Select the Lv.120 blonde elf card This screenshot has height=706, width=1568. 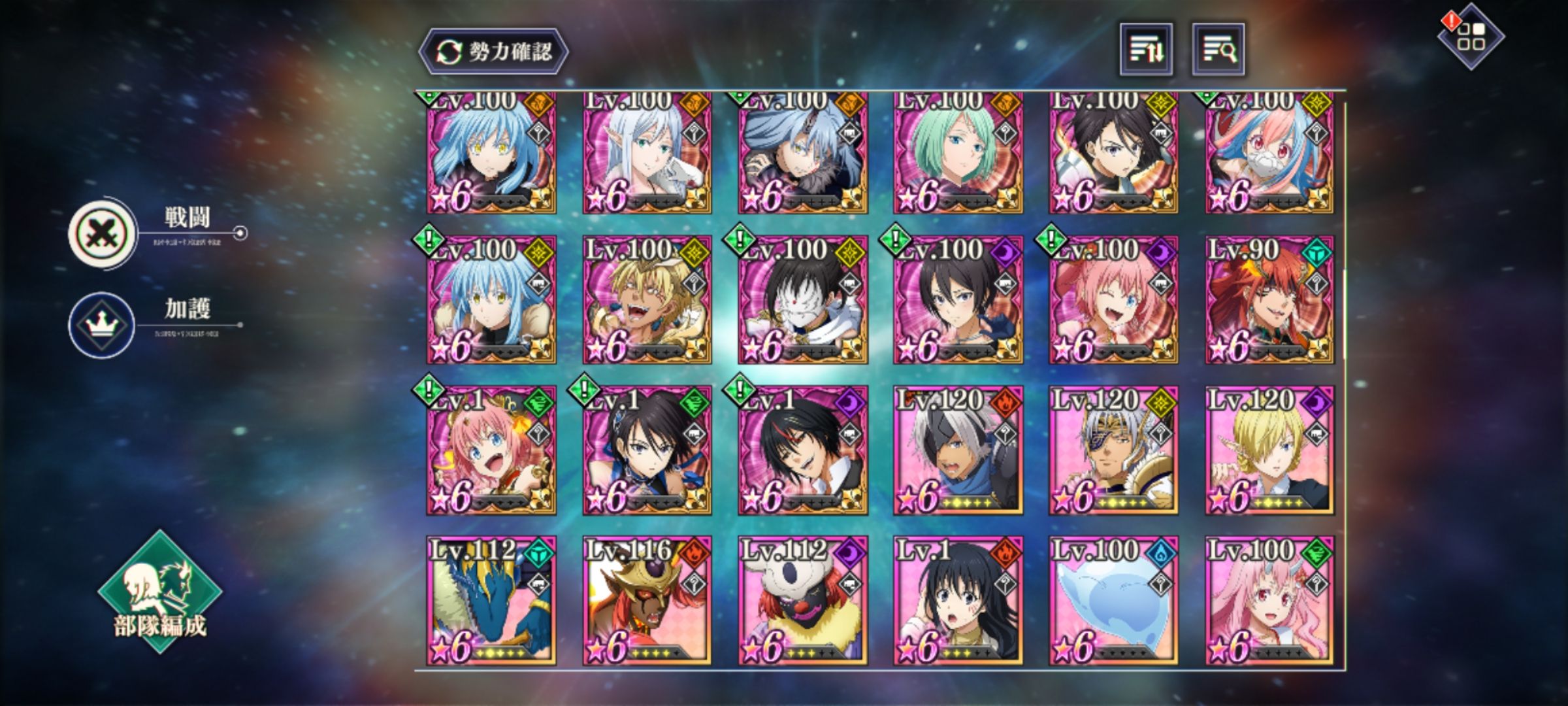(x=1269, y=451)
